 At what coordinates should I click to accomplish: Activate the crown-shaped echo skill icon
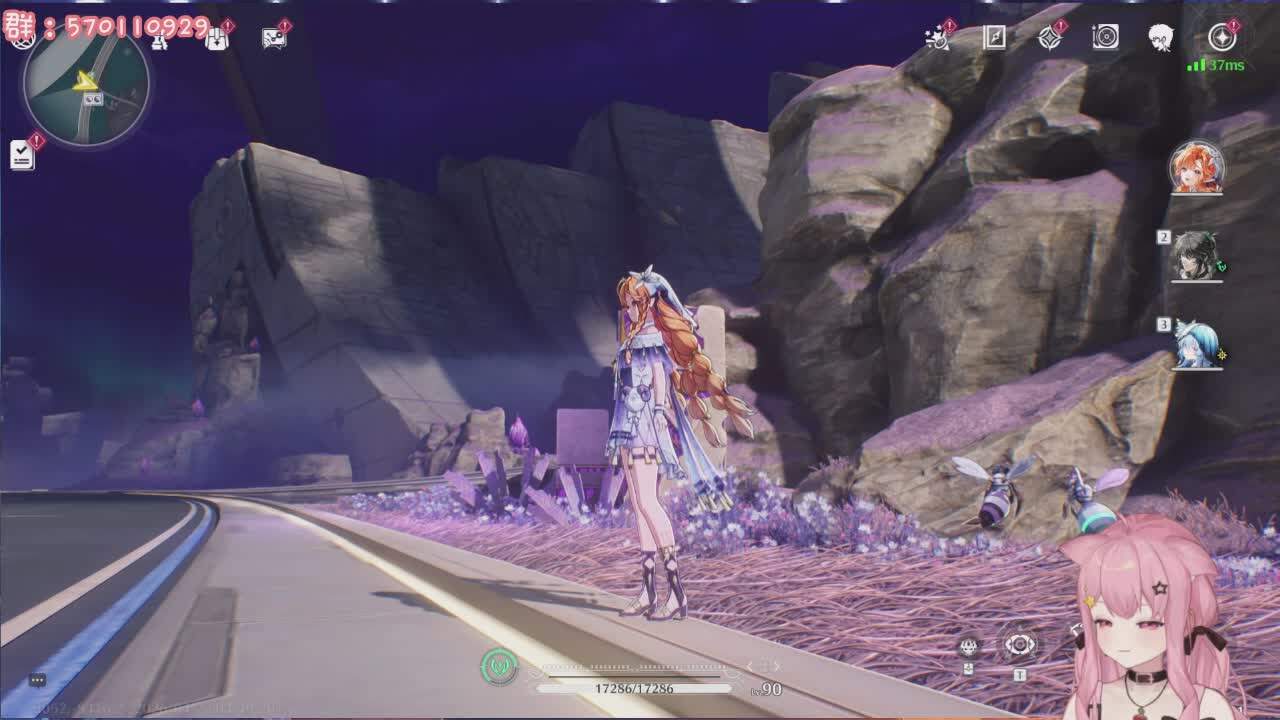tap(968, 647)
